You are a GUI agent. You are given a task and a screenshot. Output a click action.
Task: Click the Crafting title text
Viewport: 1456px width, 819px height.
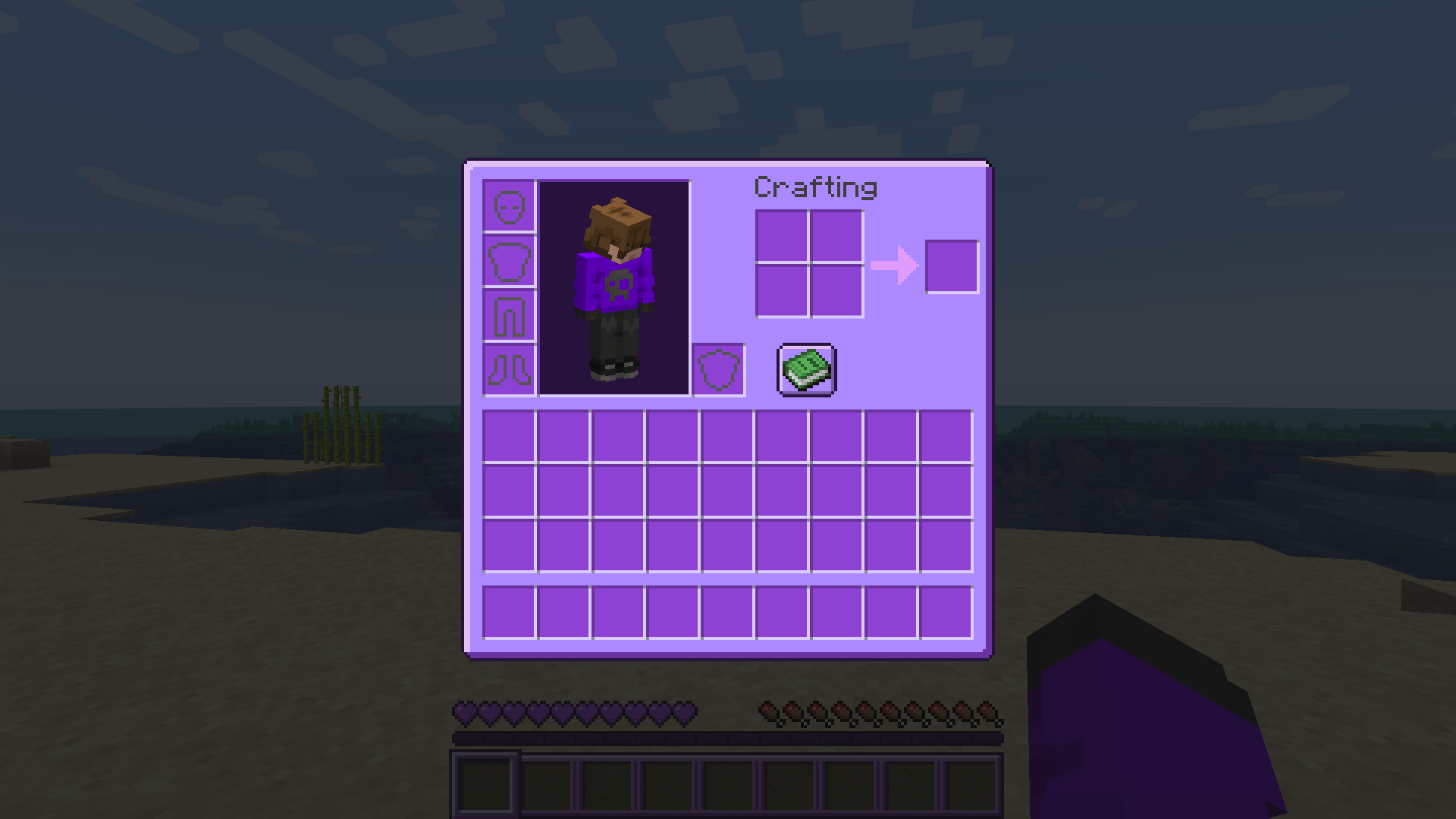(x=815, y=187)
